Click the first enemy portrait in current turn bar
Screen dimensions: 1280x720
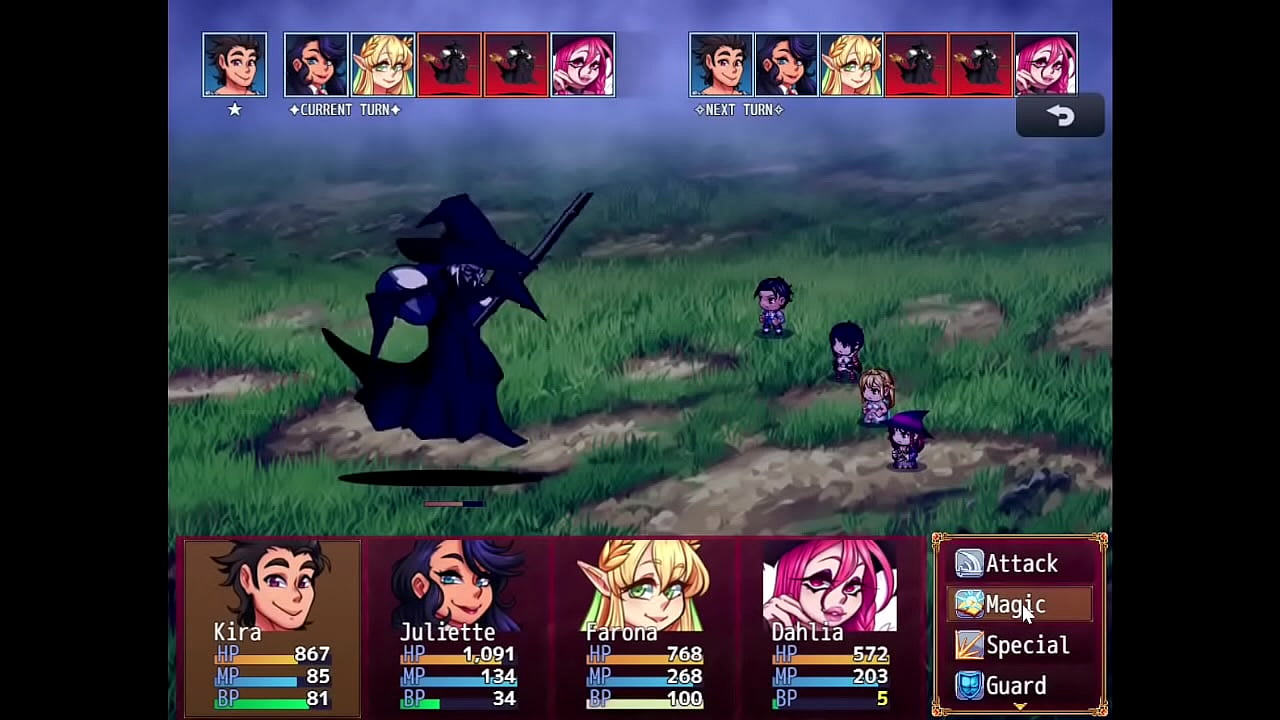click(x=449, y=64)
